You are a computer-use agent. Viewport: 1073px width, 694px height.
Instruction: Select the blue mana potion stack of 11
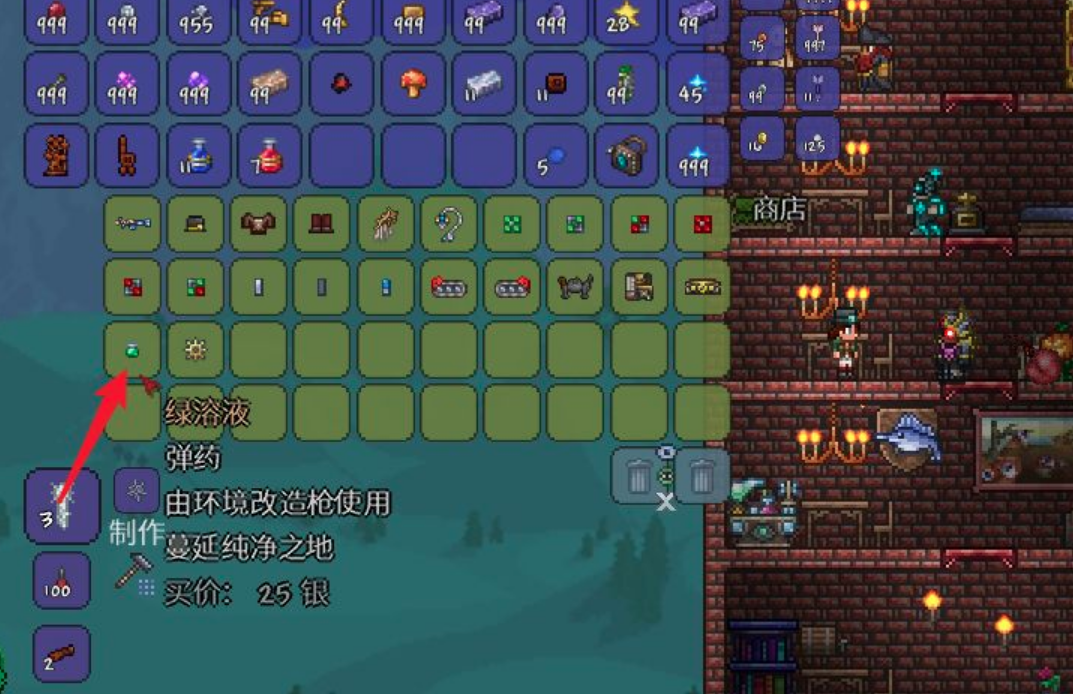point(198,155)
